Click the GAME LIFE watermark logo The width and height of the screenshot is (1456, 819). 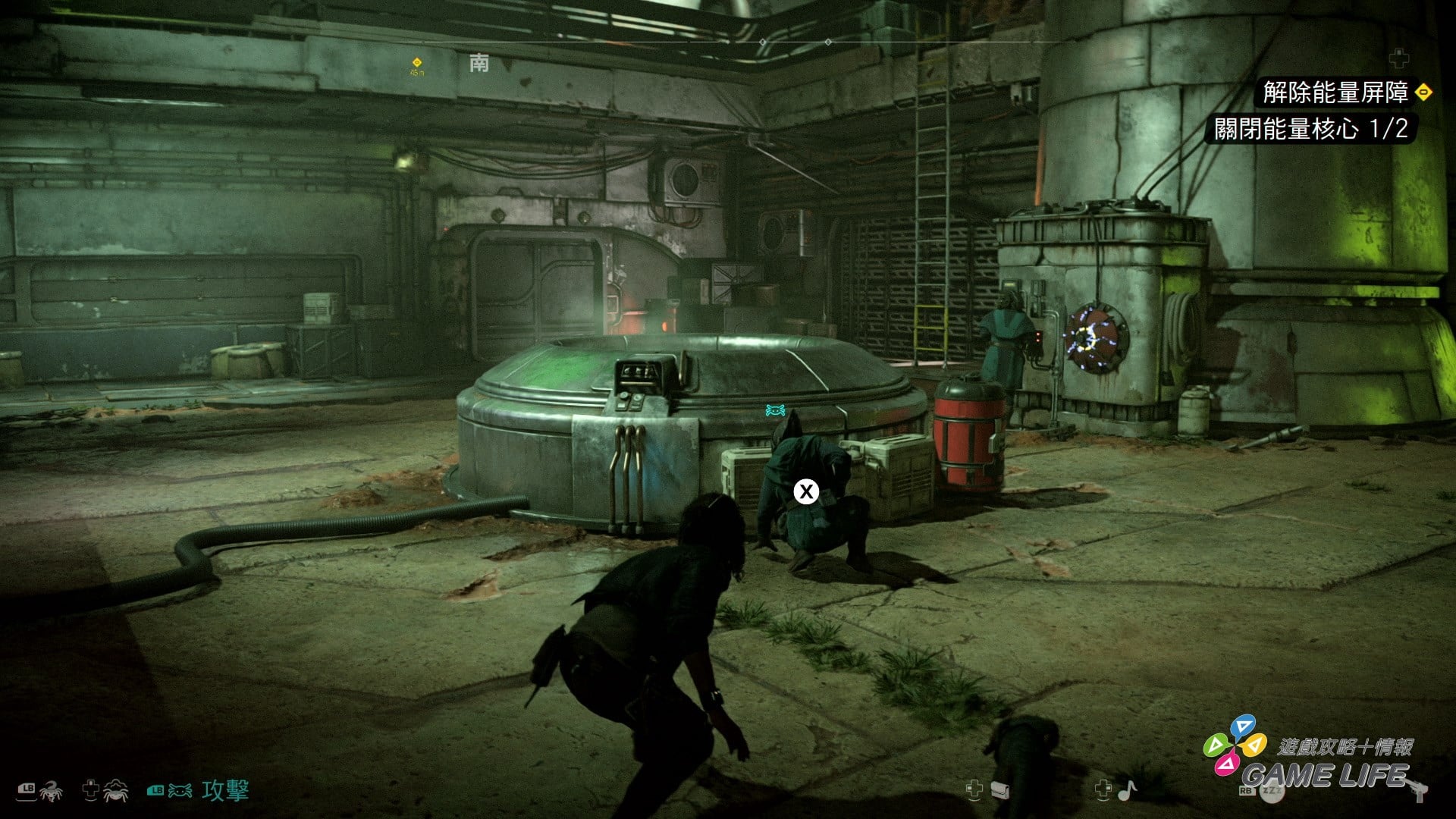click(1323, 773)
